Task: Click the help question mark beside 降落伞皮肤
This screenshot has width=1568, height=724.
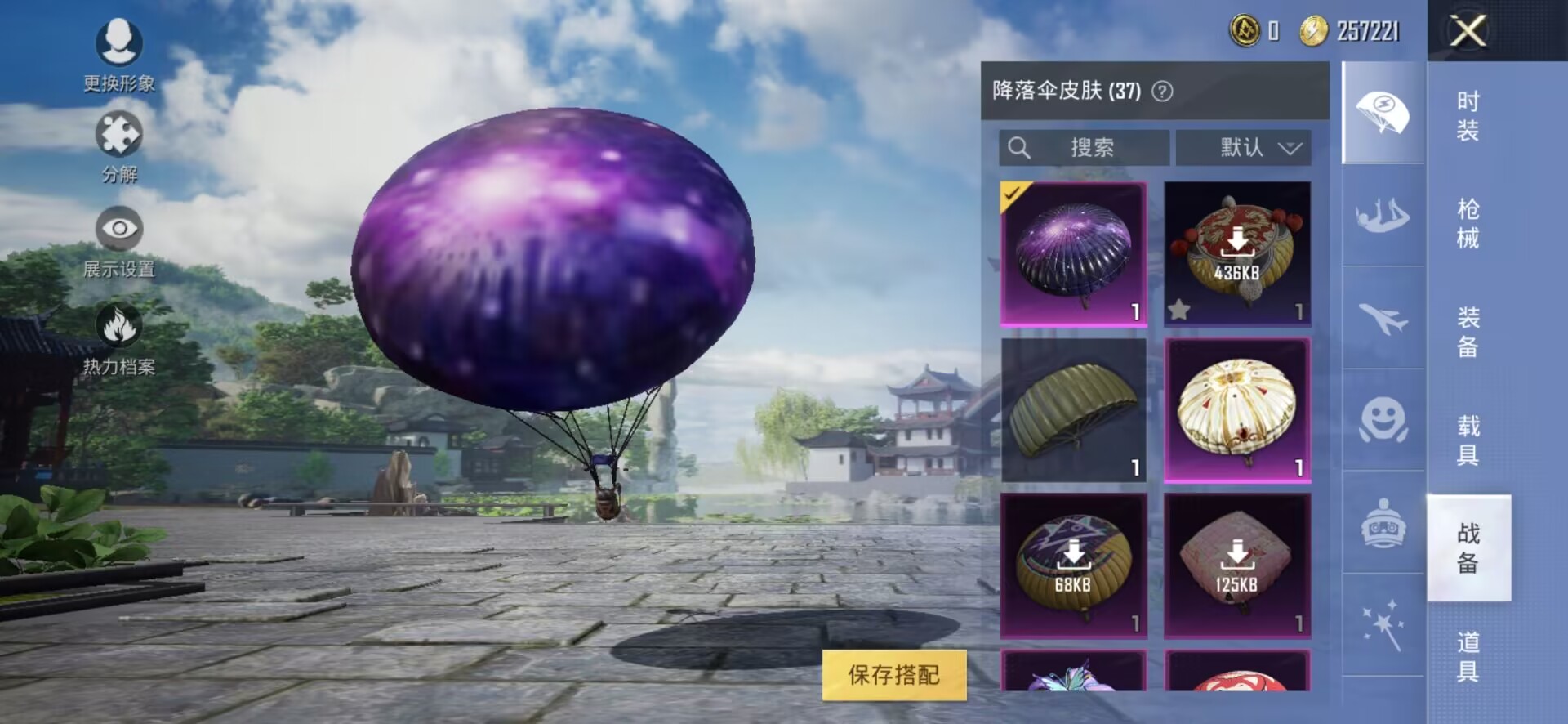Action: click(1162, 91)
